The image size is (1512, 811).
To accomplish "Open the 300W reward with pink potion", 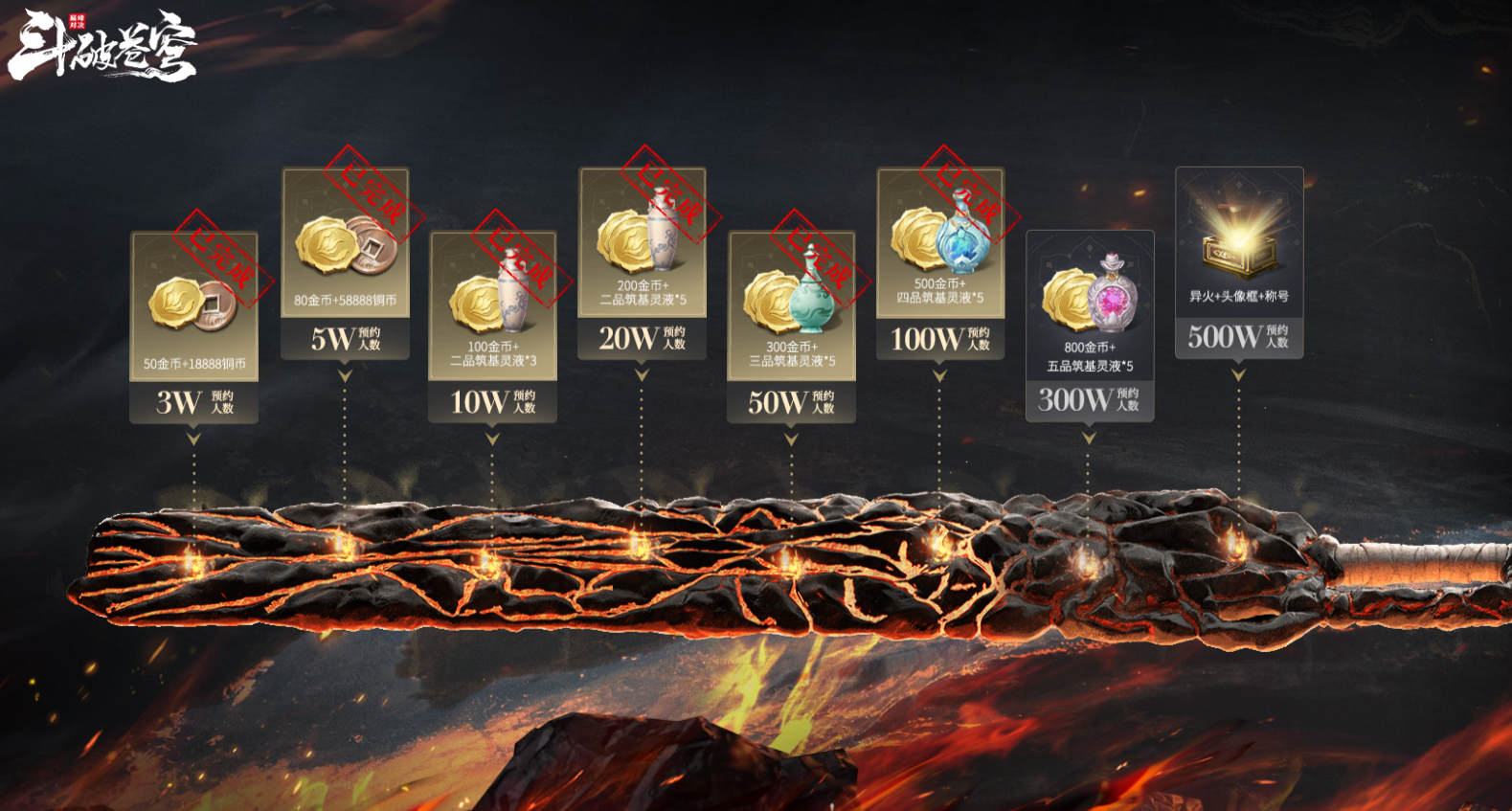I will pos(1090,324).
